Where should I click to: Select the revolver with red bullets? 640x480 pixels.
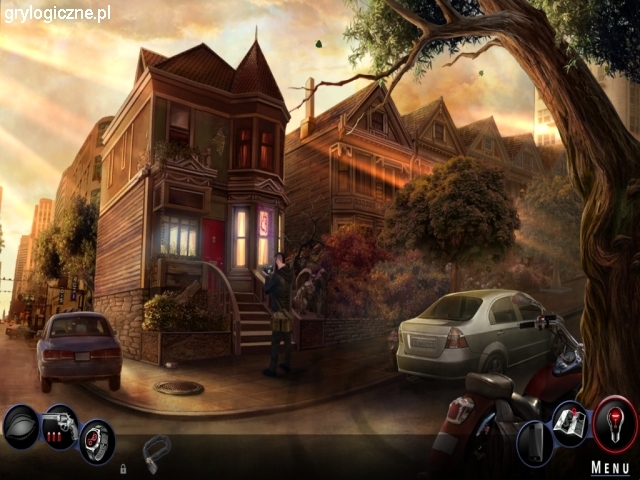(x=58, y=426)
